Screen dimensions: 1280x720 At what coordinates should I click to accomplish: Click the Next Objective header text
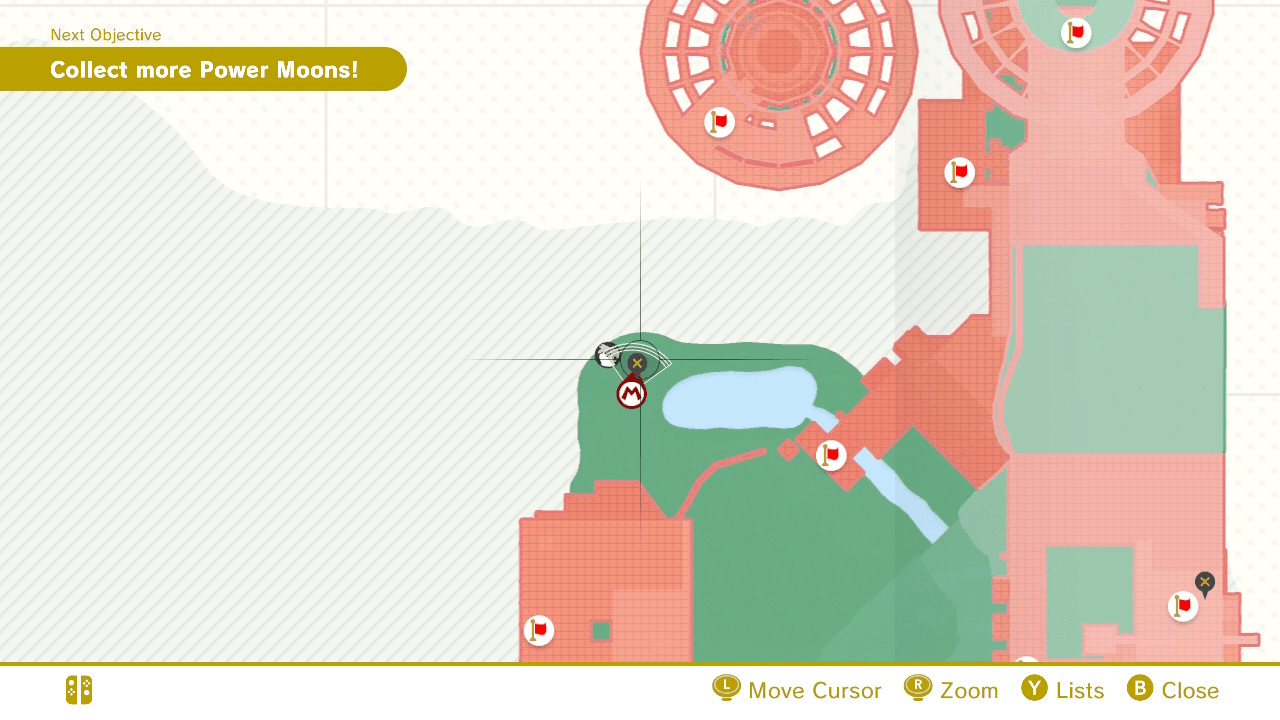click(105, 34)
